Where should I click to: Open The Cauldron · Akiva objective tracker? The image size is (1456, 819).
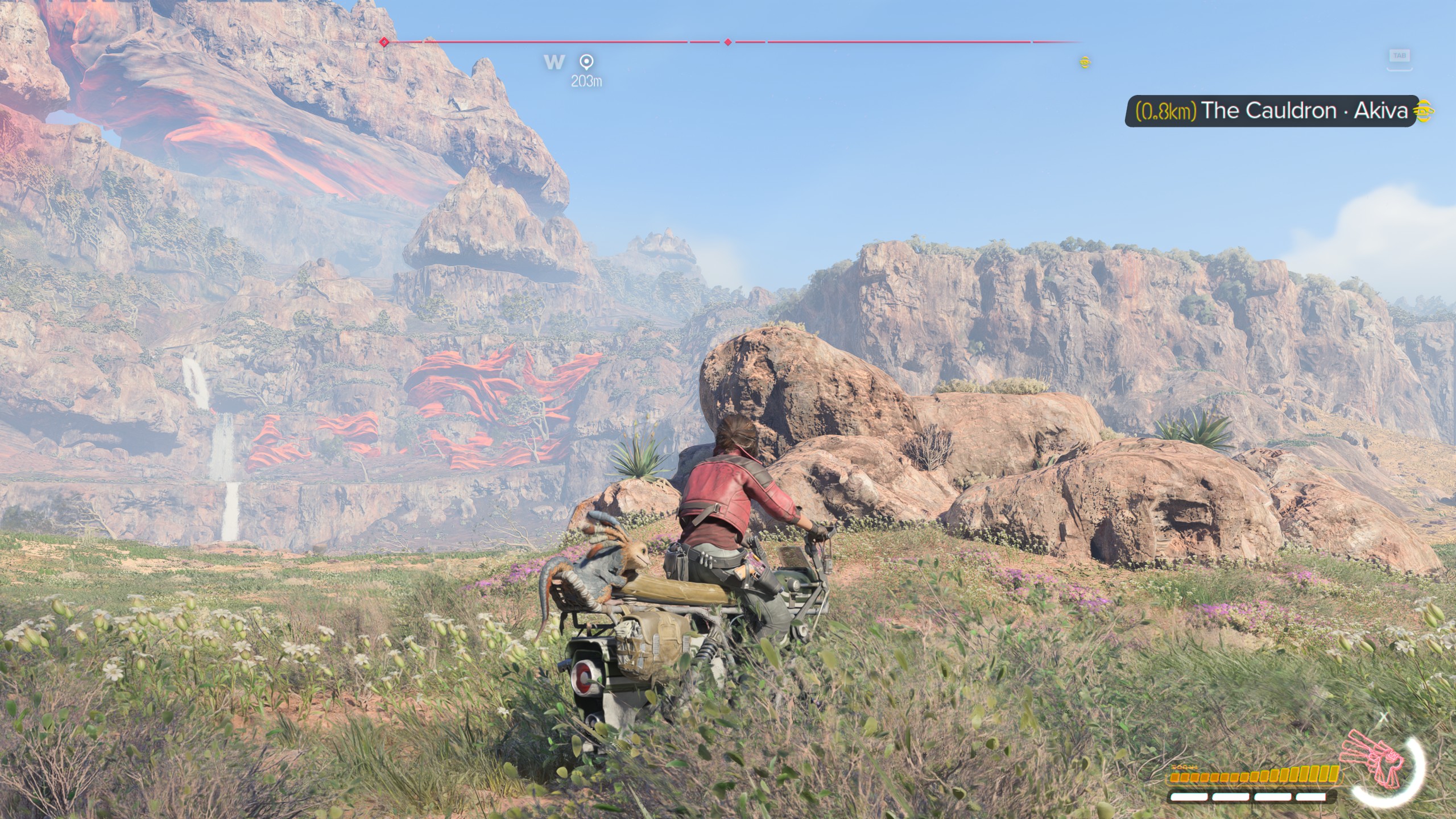(x=1271, y=110)
